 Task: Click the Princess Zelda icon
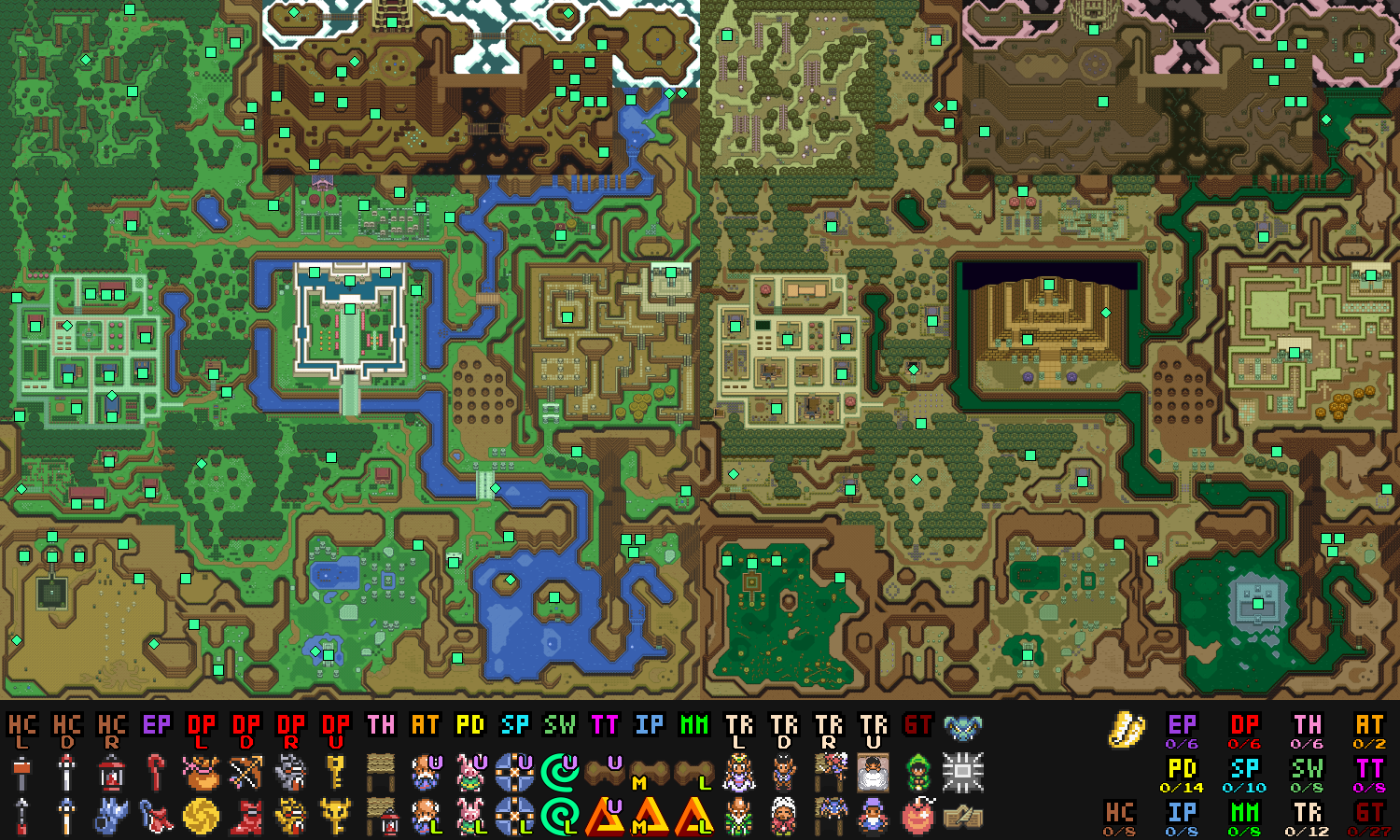pyautogui.click(x=739, y=773)
